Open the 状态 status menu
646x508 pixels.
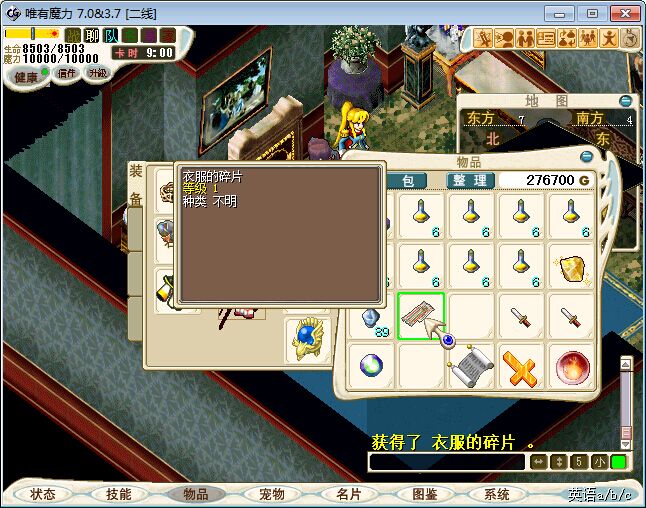[43, 494]
